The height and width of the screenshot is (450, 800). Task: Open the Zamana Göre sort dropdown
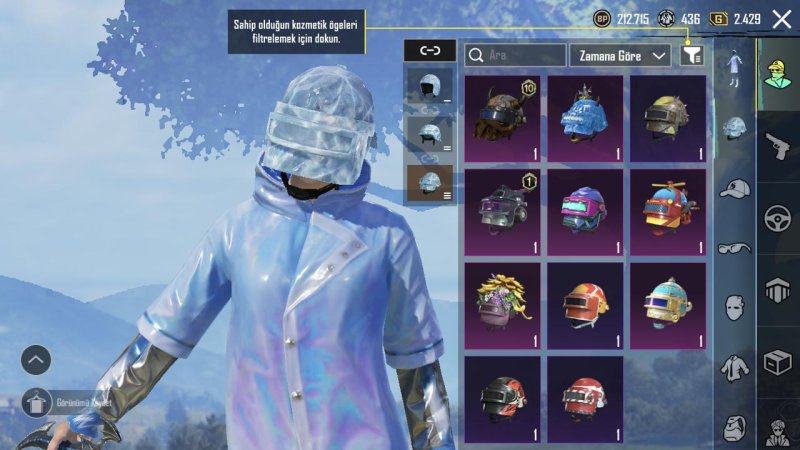point(620,56)
